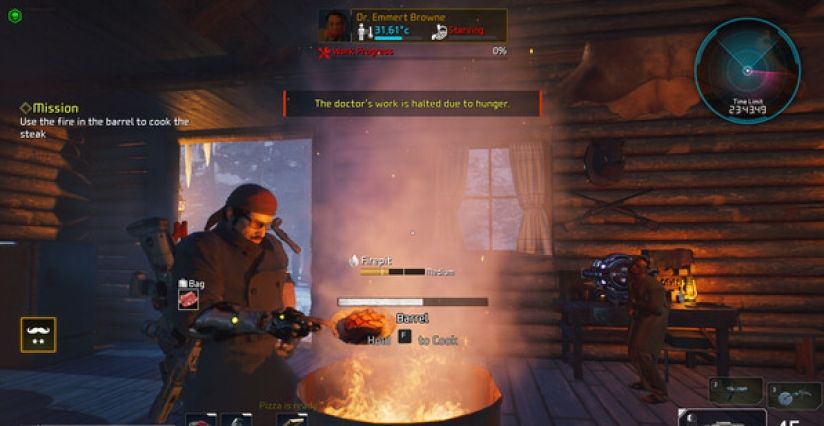
Task: Select the raw steak in the Bag
Action: (188, 299)
